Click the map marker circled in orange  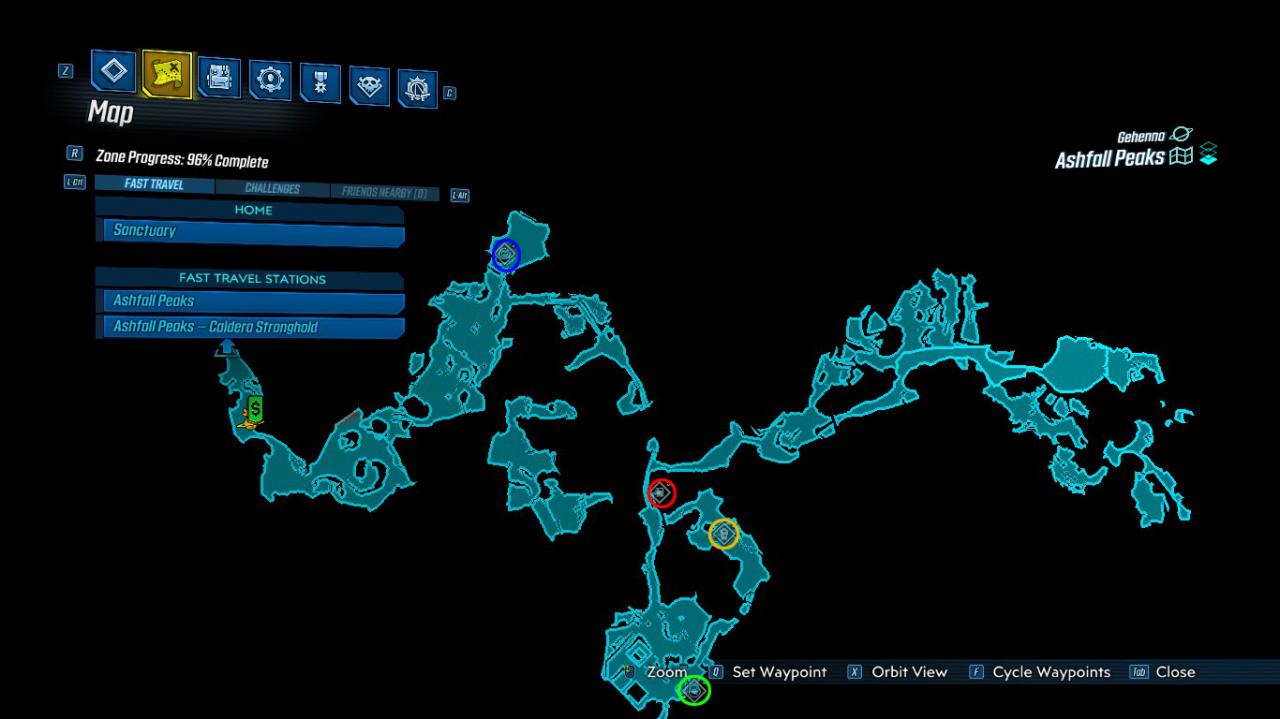[x=723, y=534]
